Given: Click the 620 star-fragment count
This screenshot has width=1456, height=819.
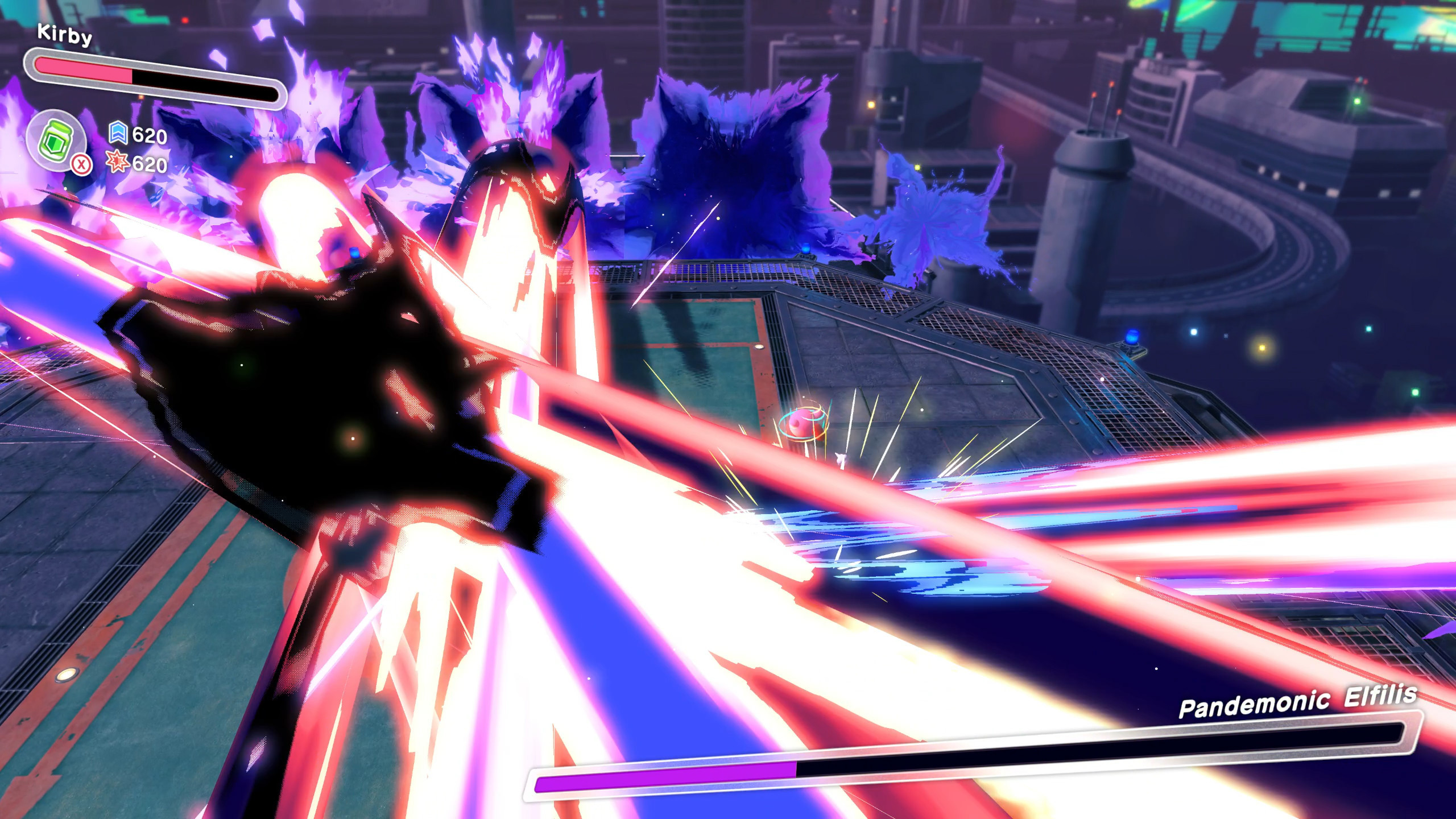Looking at the screenshot, I should click(x=151, y=166).
